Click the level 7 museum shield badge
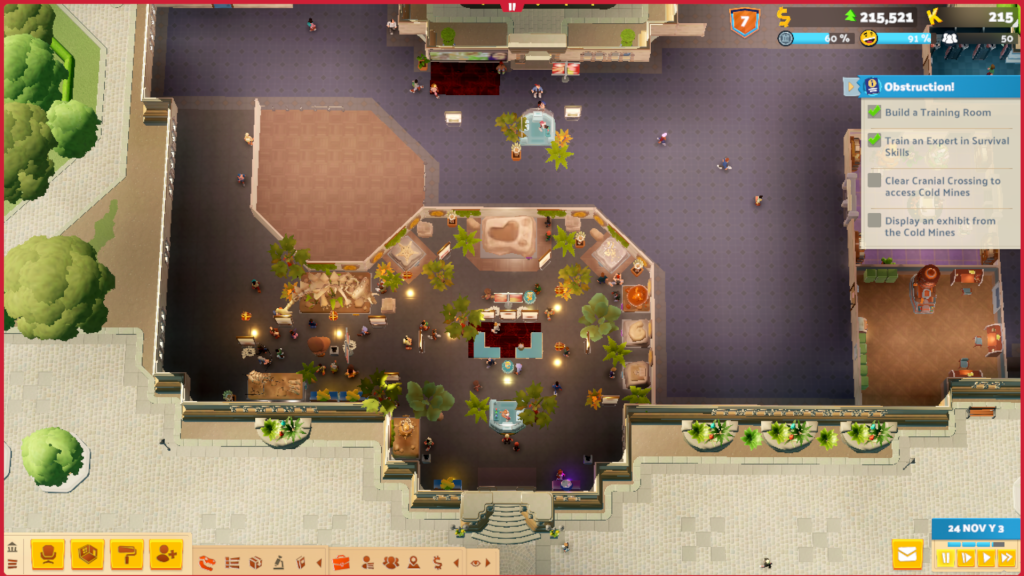Image resolution: width=1024 pixels, height=576 pixels. coord(744,21)
